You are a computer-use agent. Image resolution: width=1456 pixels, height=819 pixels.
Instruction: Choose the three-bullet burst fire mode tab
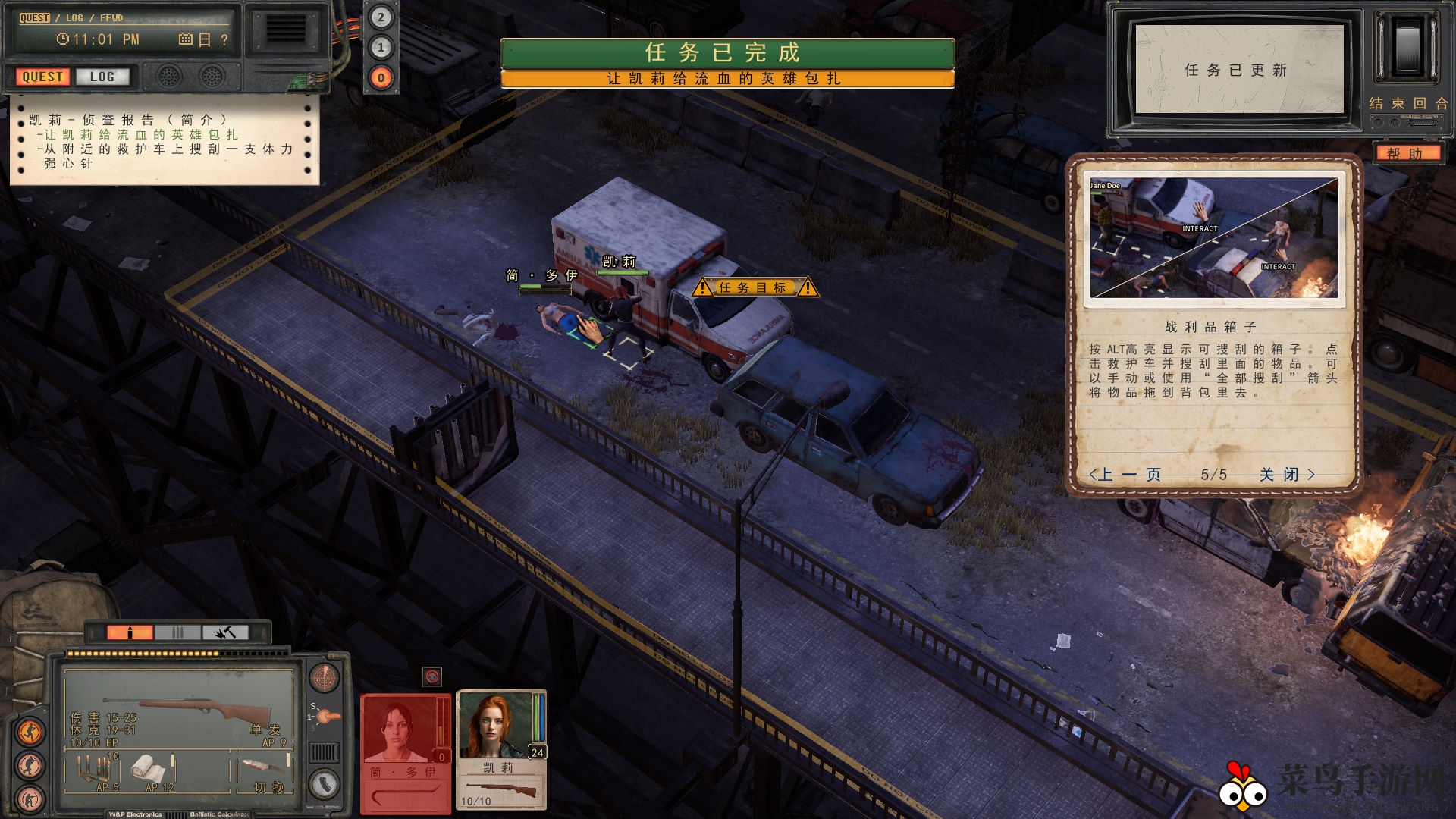pos(177,632)
